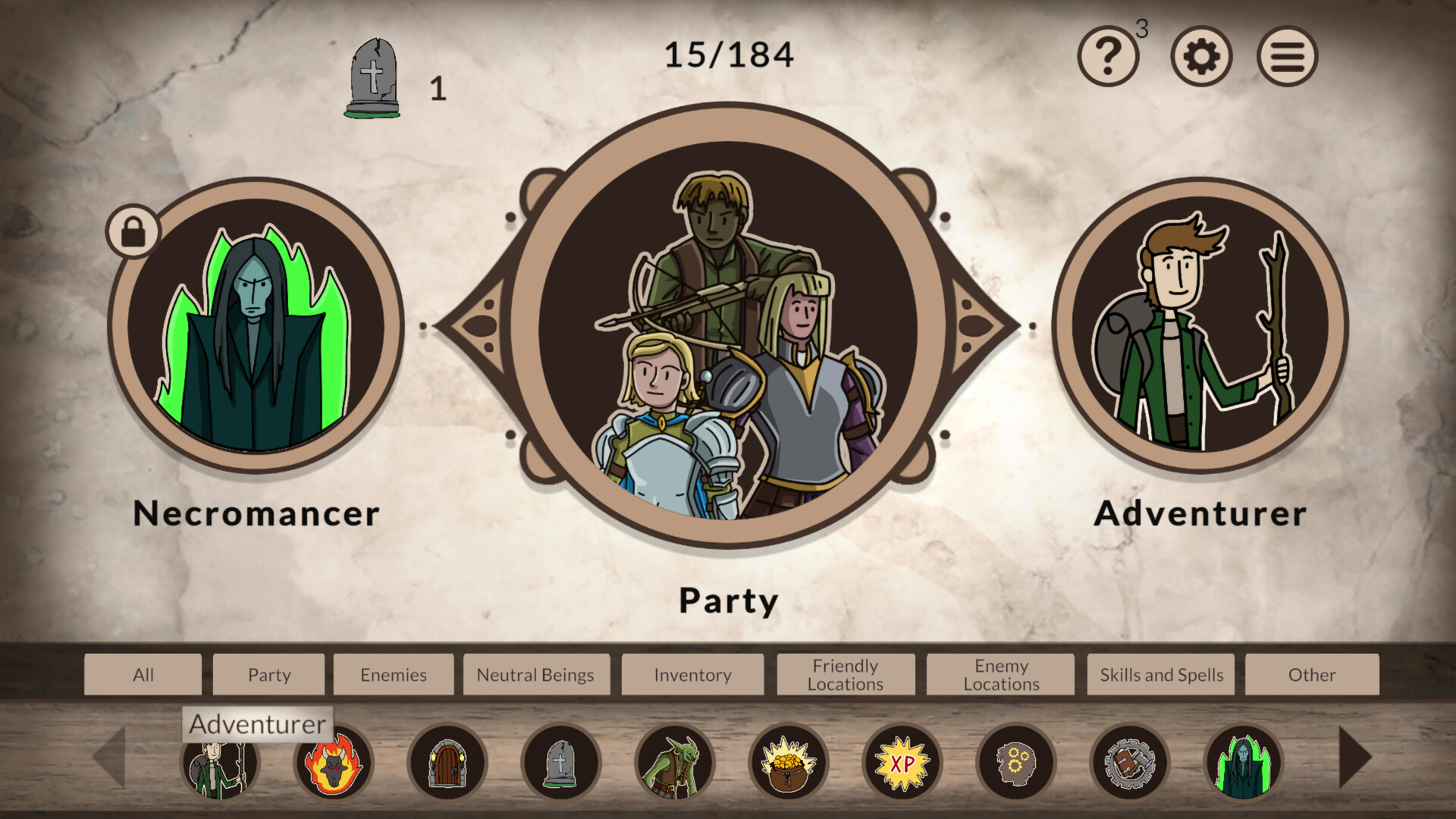
Task: Click the XP burst icon
Action: [902, 762]
